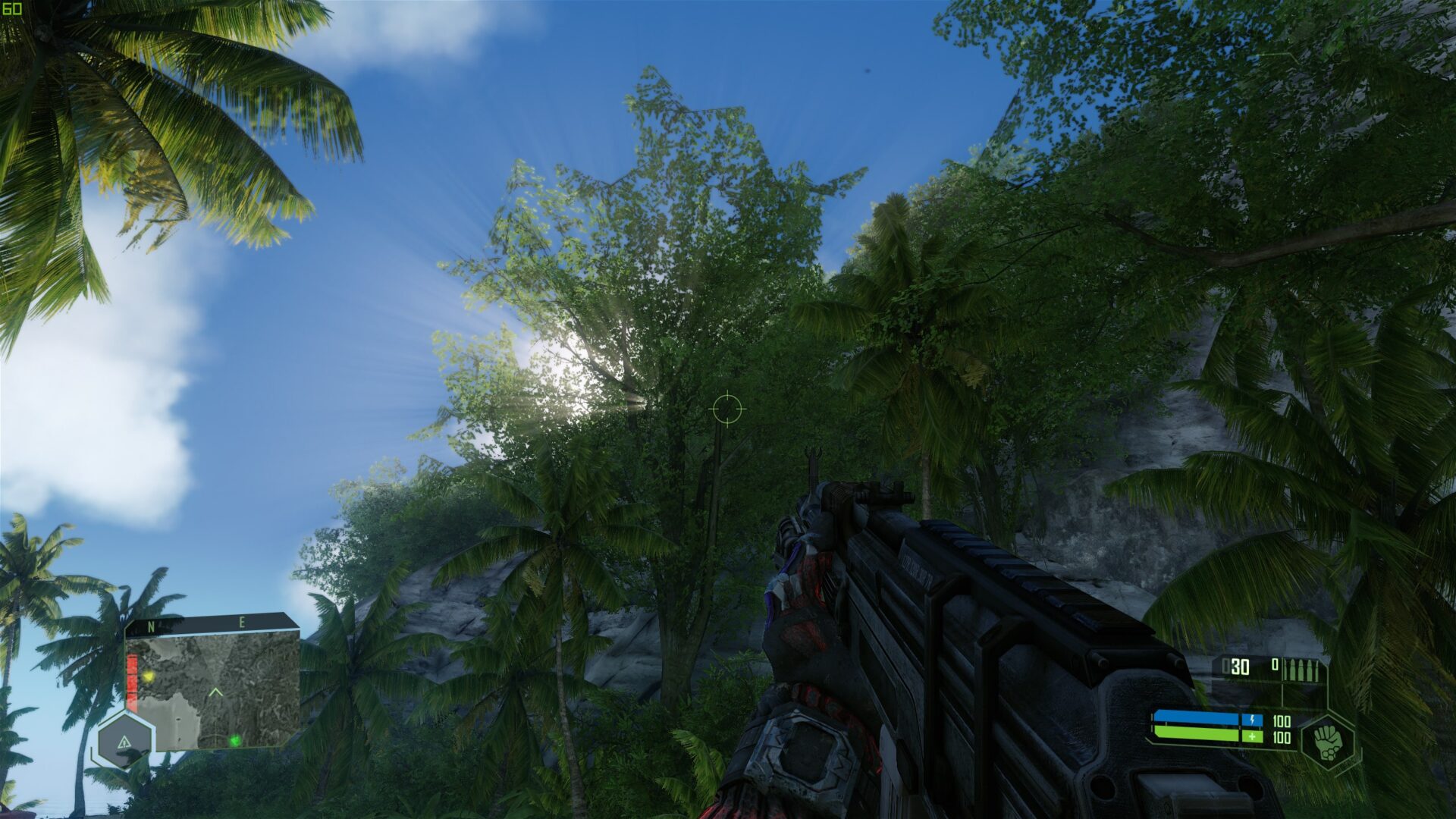Viewport: 1456px width, 819px height.
Task: Click the green ally marker on minimap
Action: [x=234, y=741]
